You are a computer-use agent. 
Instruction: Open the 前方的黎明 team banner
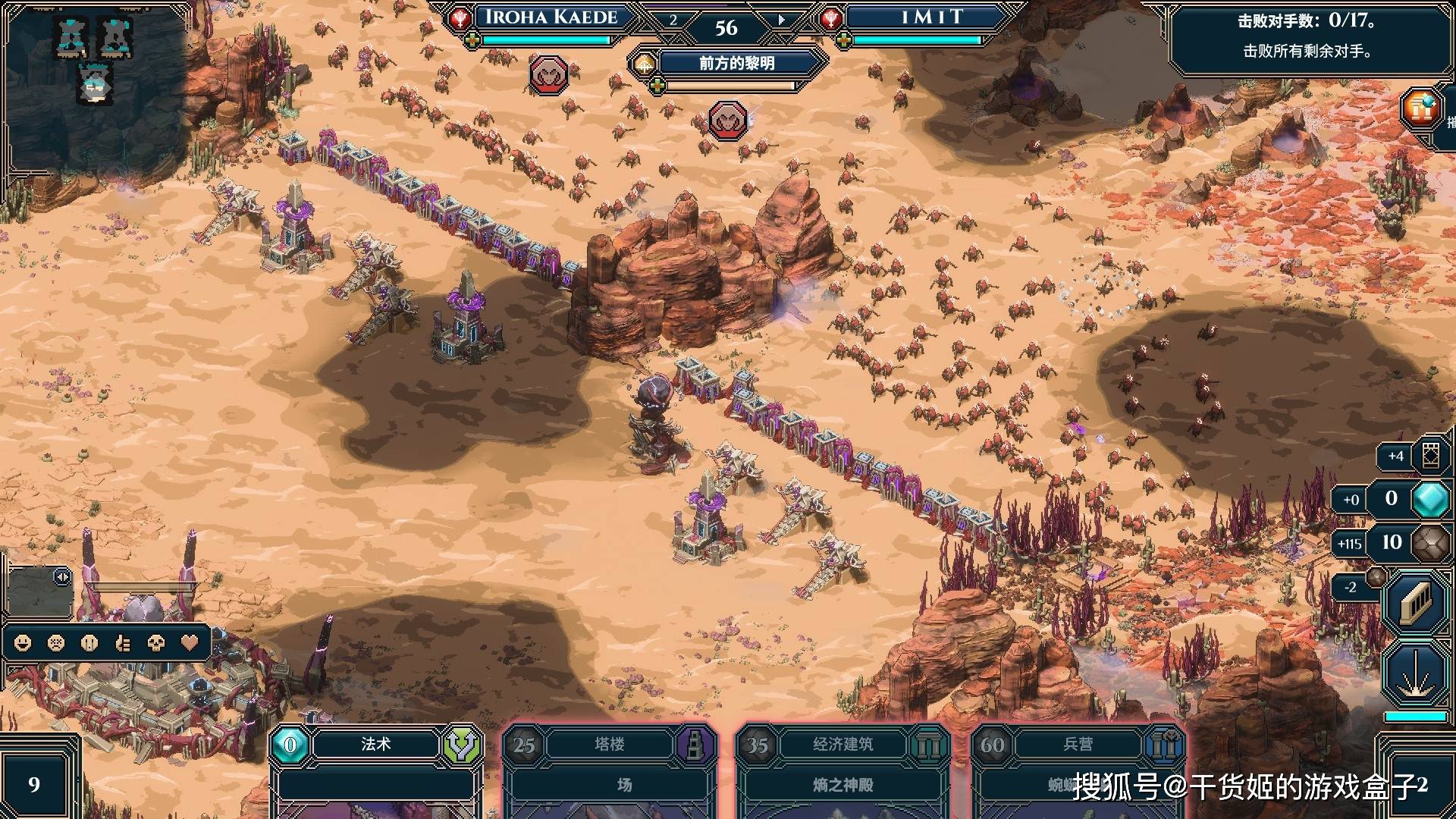click(x=736, y=64)
